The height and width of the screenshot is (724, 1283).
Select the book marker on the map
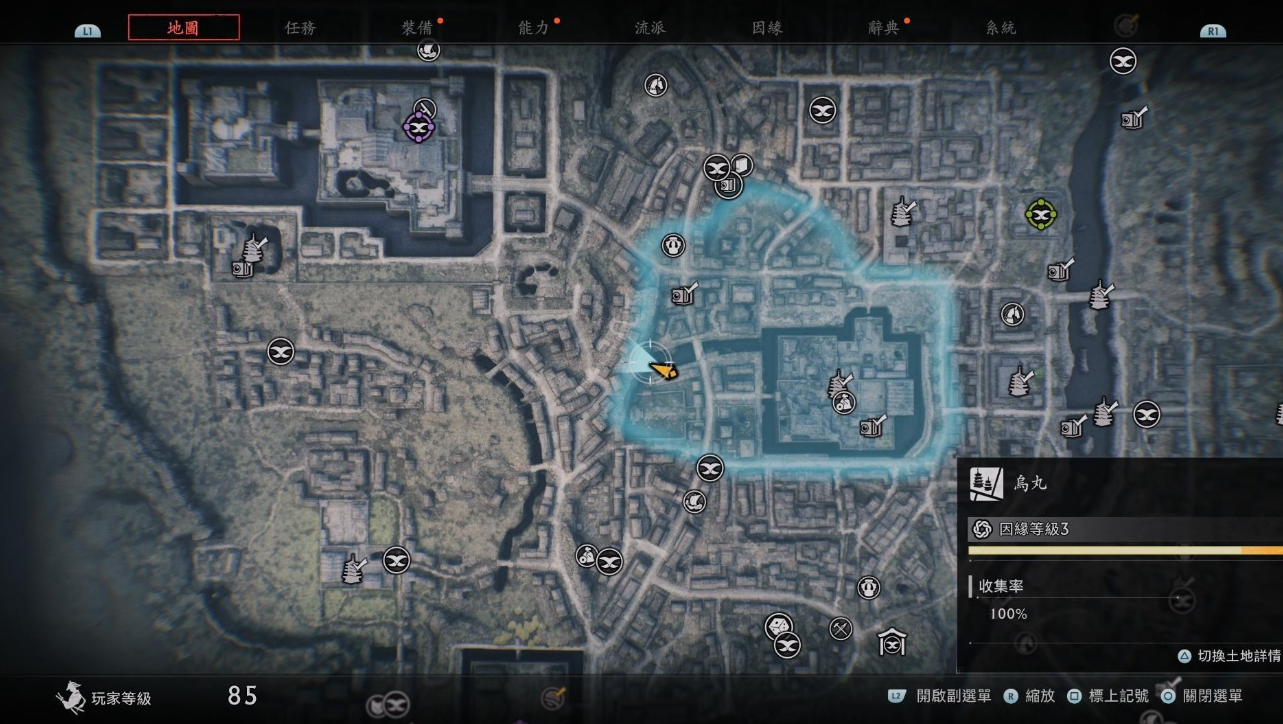pos(741,165)
